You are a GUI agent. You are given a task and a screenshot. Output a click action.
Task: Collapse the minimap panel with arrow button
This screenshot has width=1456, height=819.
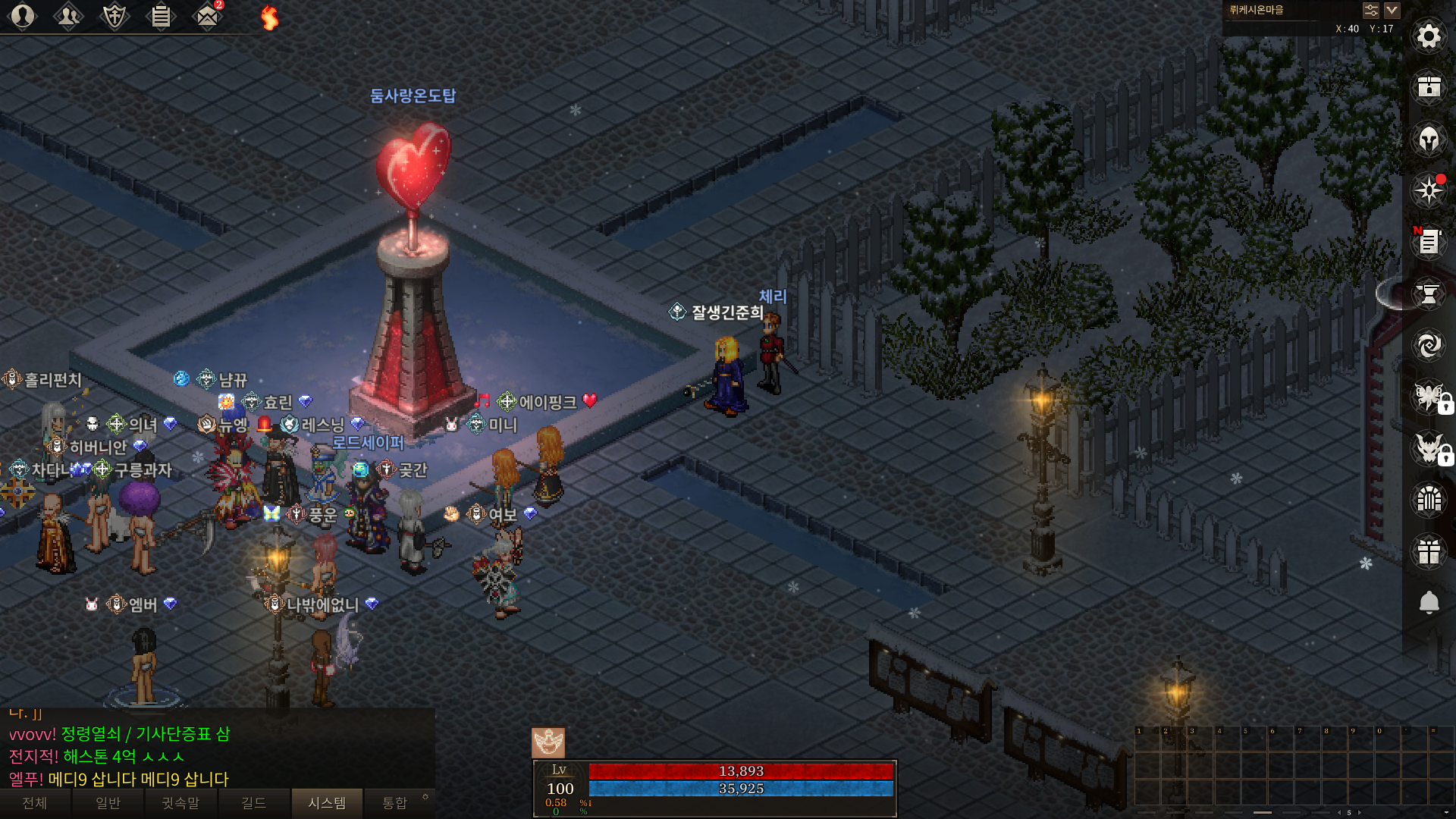point(1392,11)
